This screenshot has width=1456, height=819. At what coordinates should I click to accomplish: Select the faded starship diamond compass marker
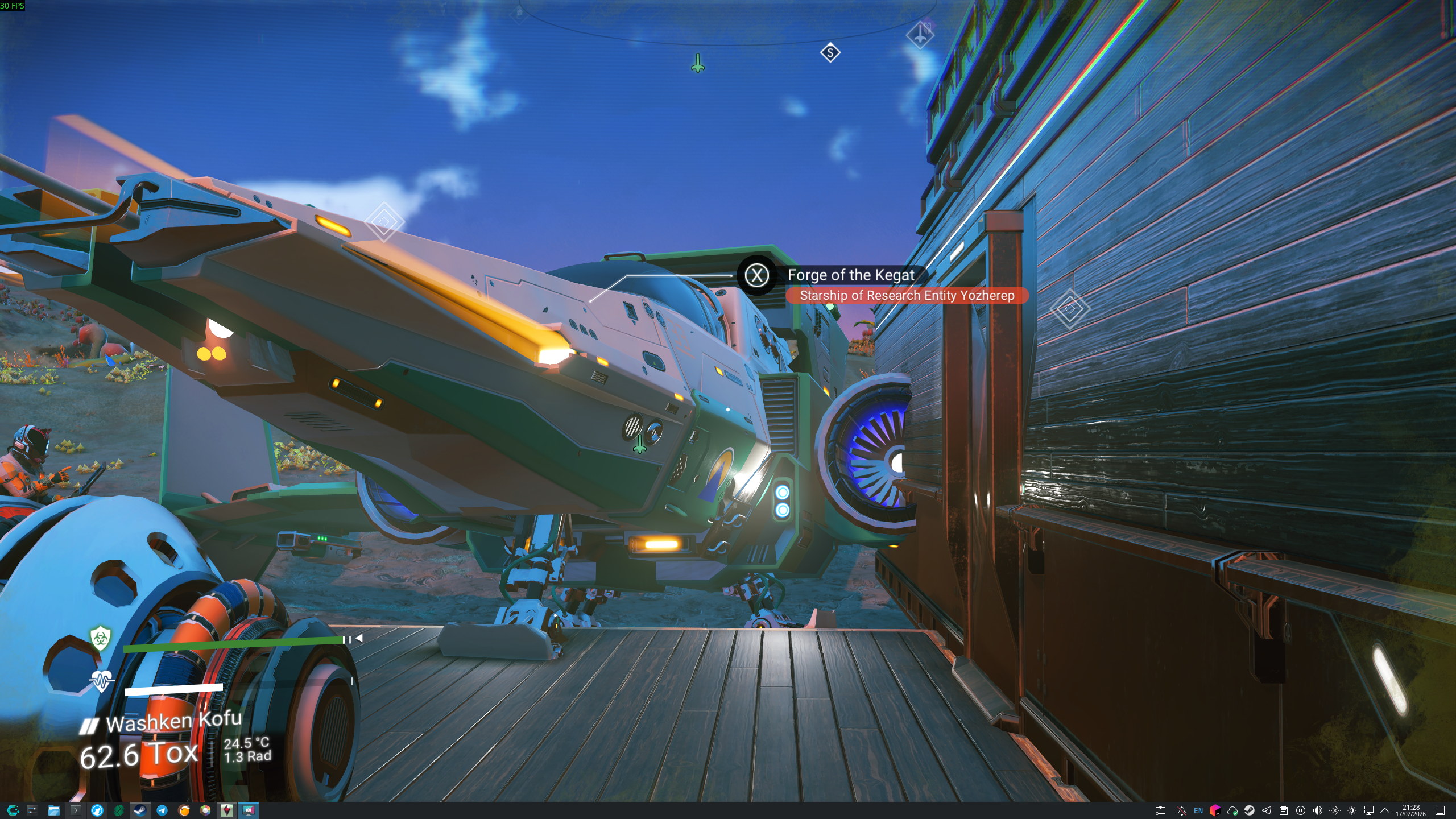pos(920,34)
